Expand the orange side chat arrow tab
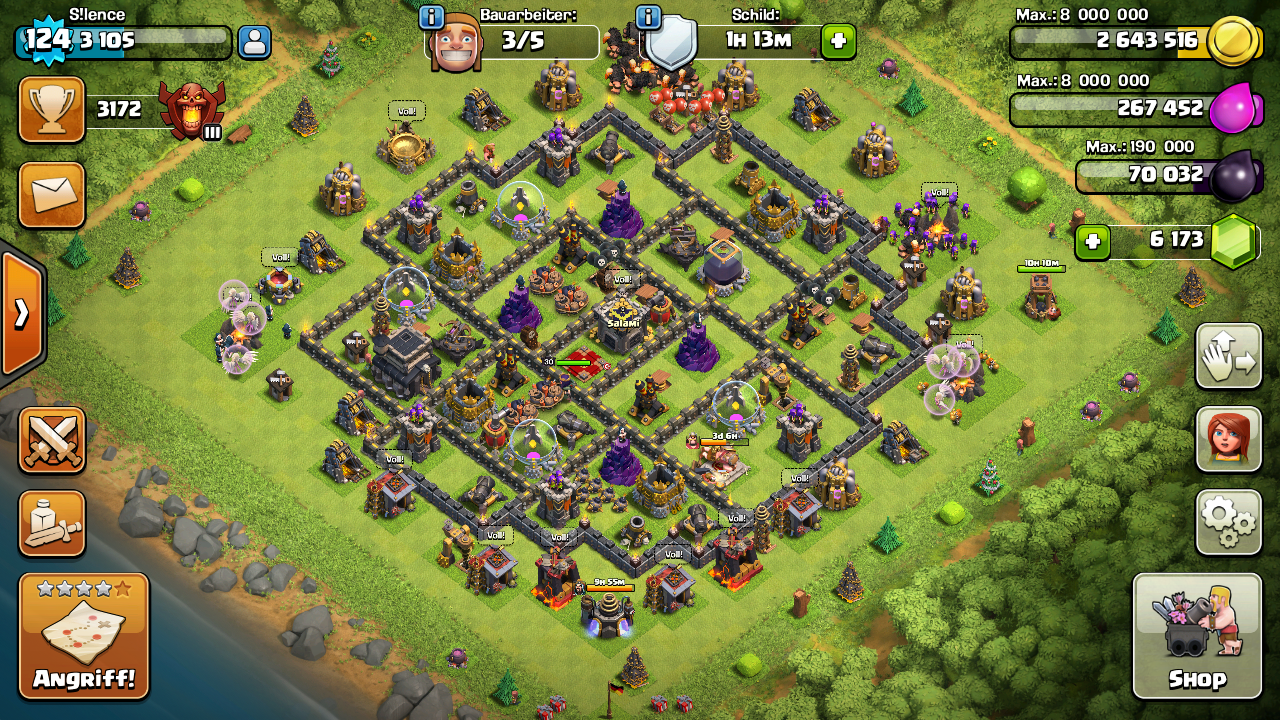1280x720 pixels. (21, 314)
